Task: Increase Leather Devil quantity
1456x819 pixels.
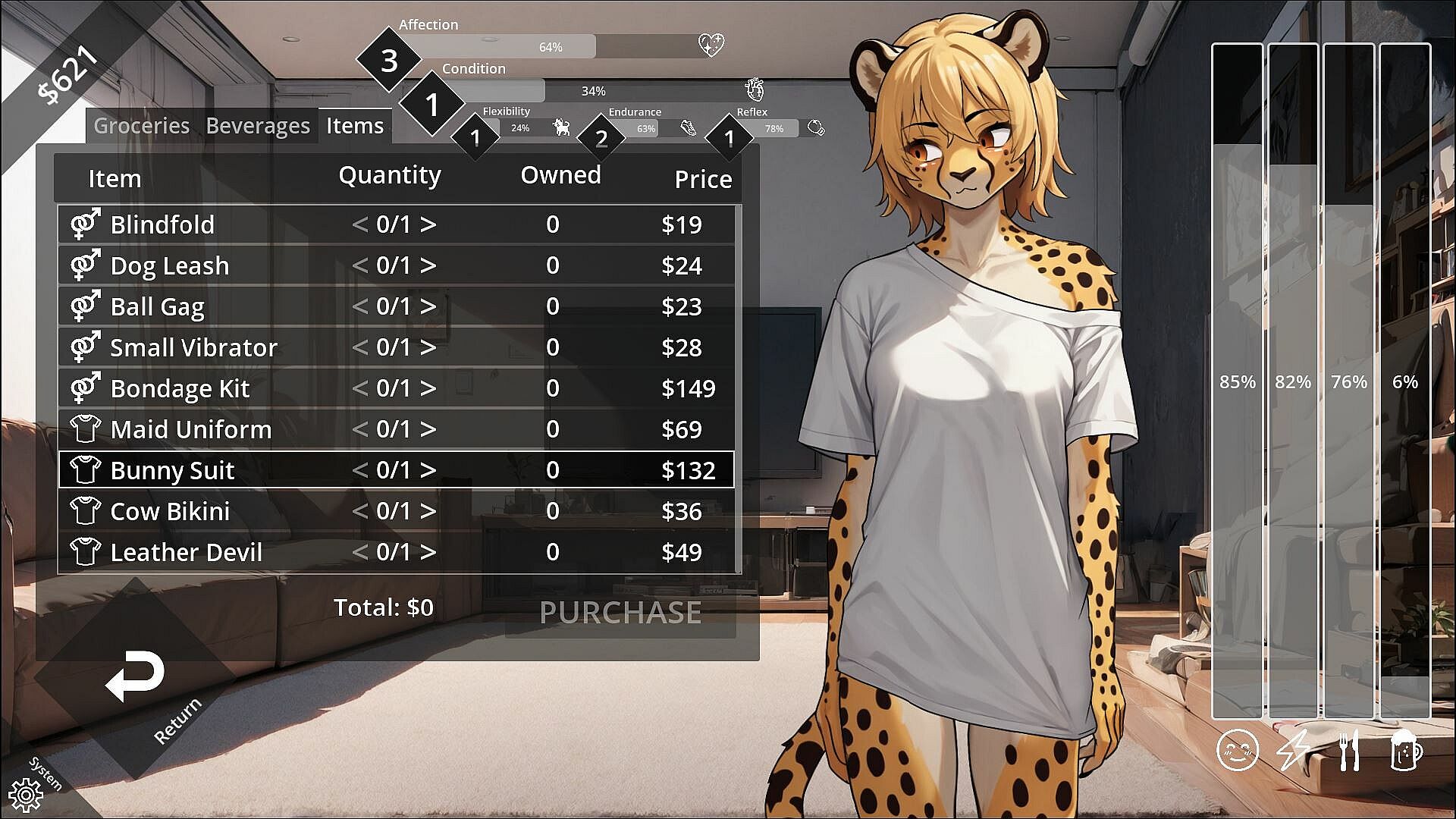Action: (428, 552)
